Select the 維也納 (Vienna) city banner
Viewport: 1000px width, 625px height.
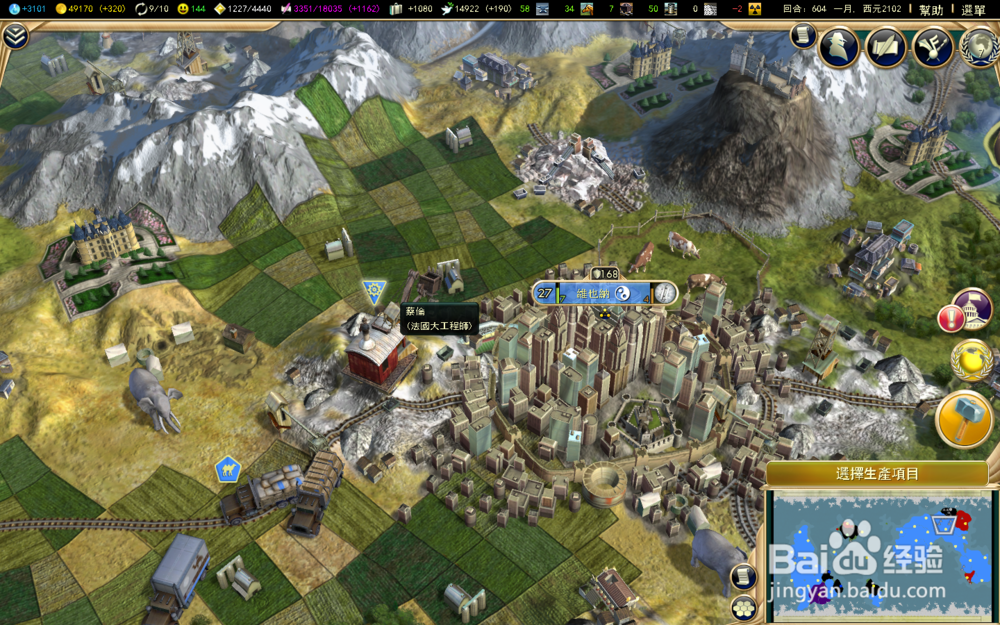[x=606, y=293]
